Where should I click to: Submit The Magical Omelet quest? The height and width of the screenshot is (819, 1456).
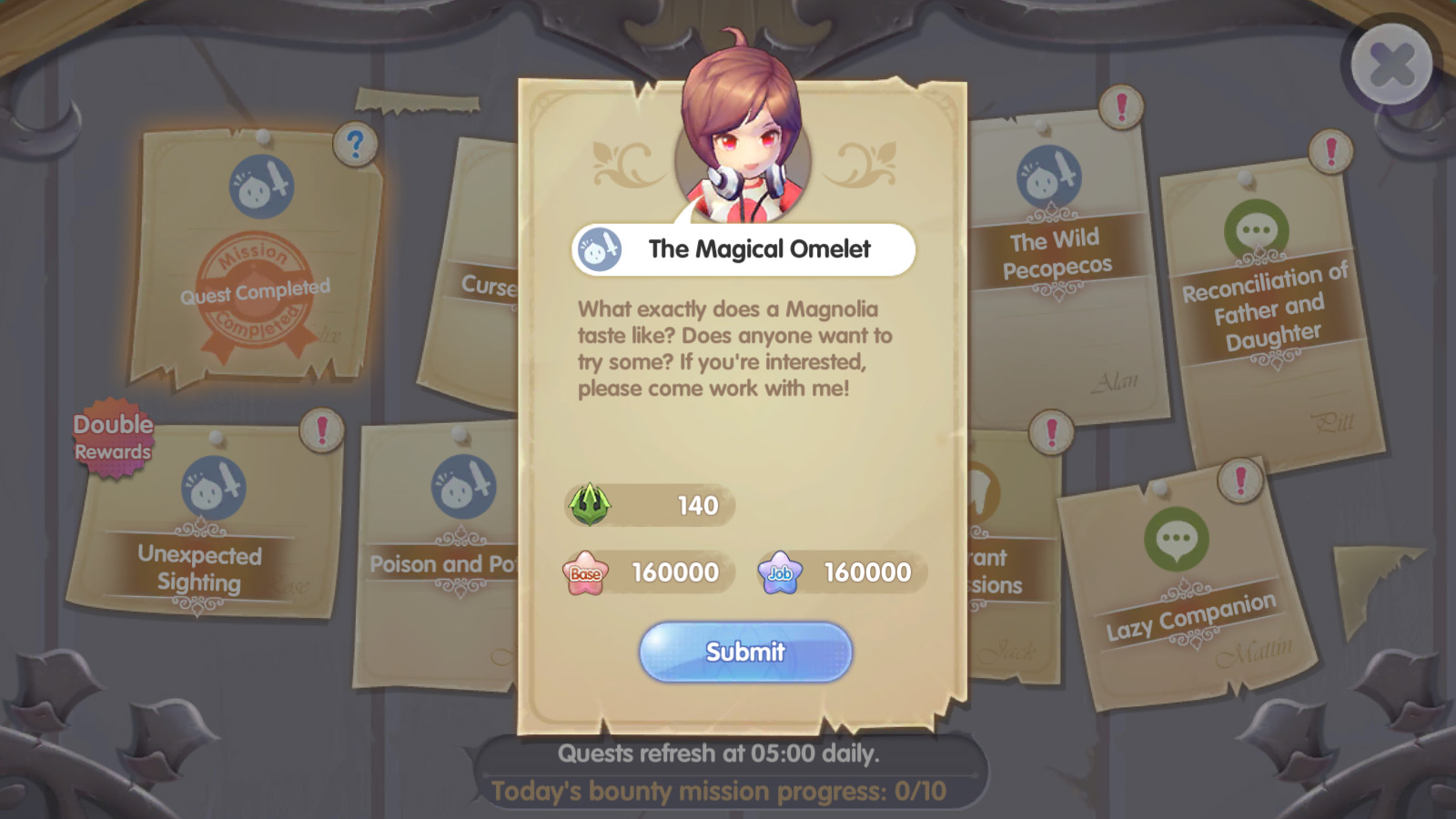pos(745,652)
